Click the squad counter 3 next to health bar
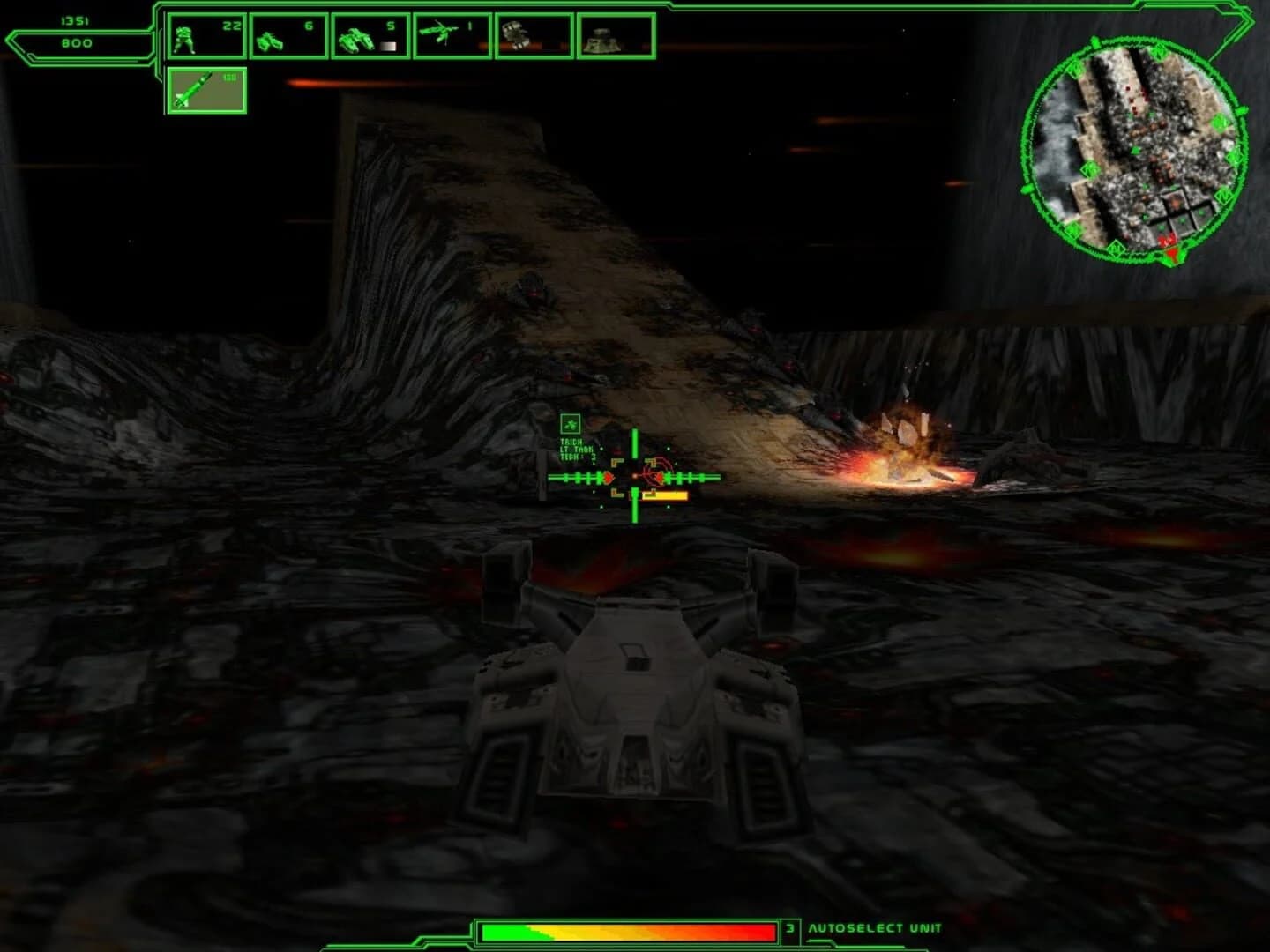This screenshot has height=952, width=1270. [789, 927]
